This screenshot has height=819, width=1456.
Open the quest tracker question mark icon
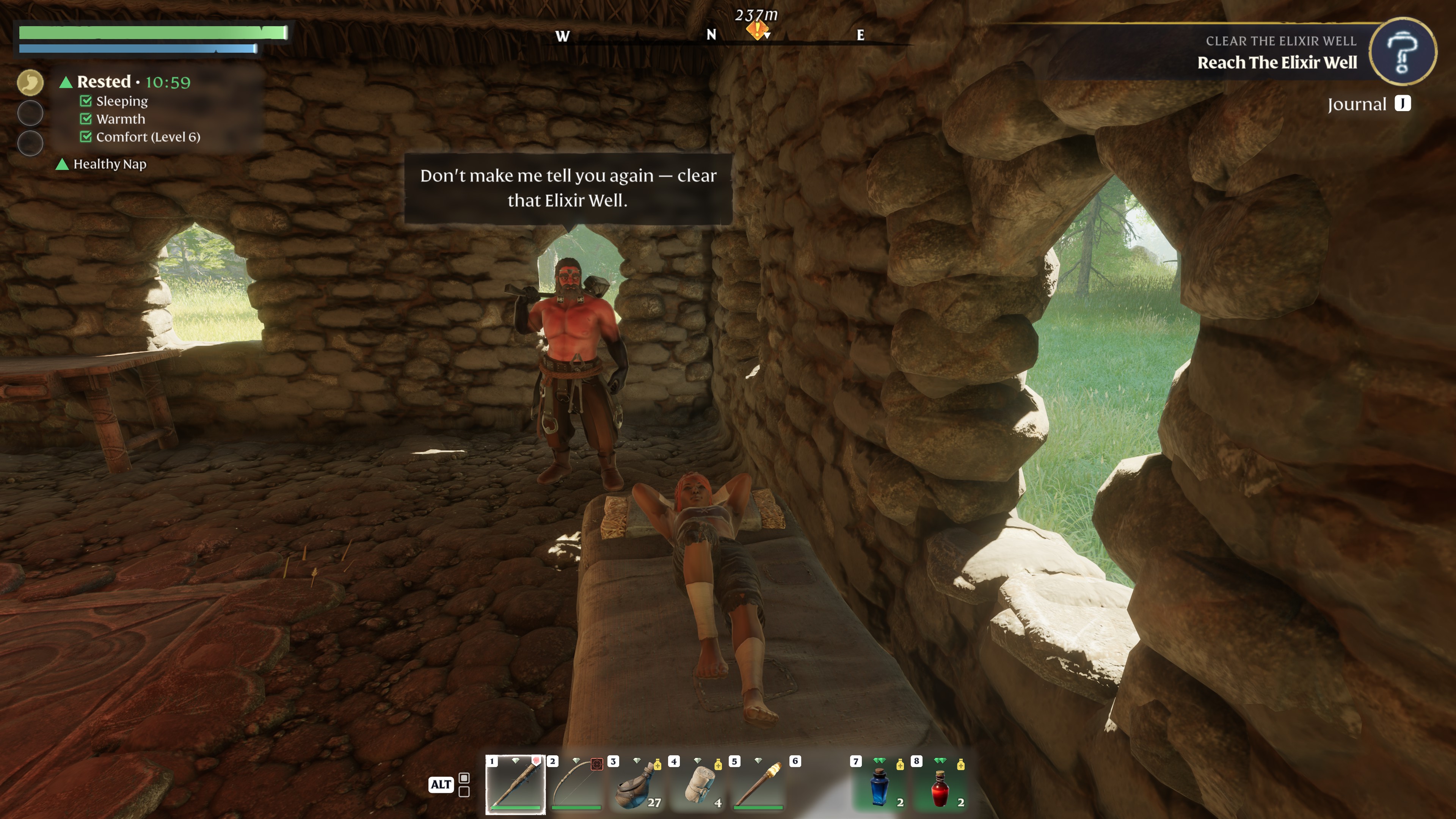point(1402,52)
